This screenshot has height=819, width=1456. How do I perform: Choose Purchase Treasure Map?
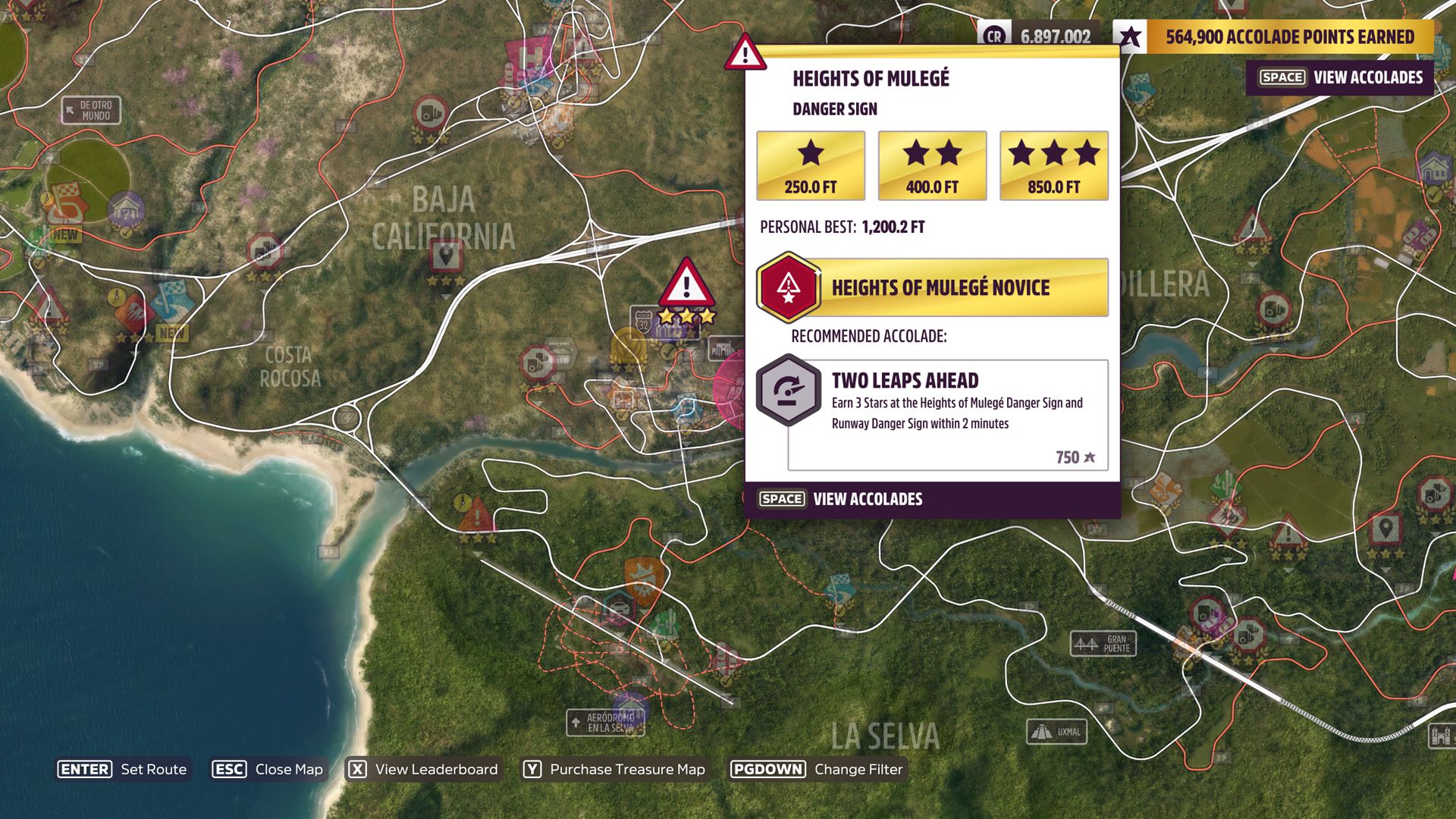pyautogui.click(x=614, y=769)
